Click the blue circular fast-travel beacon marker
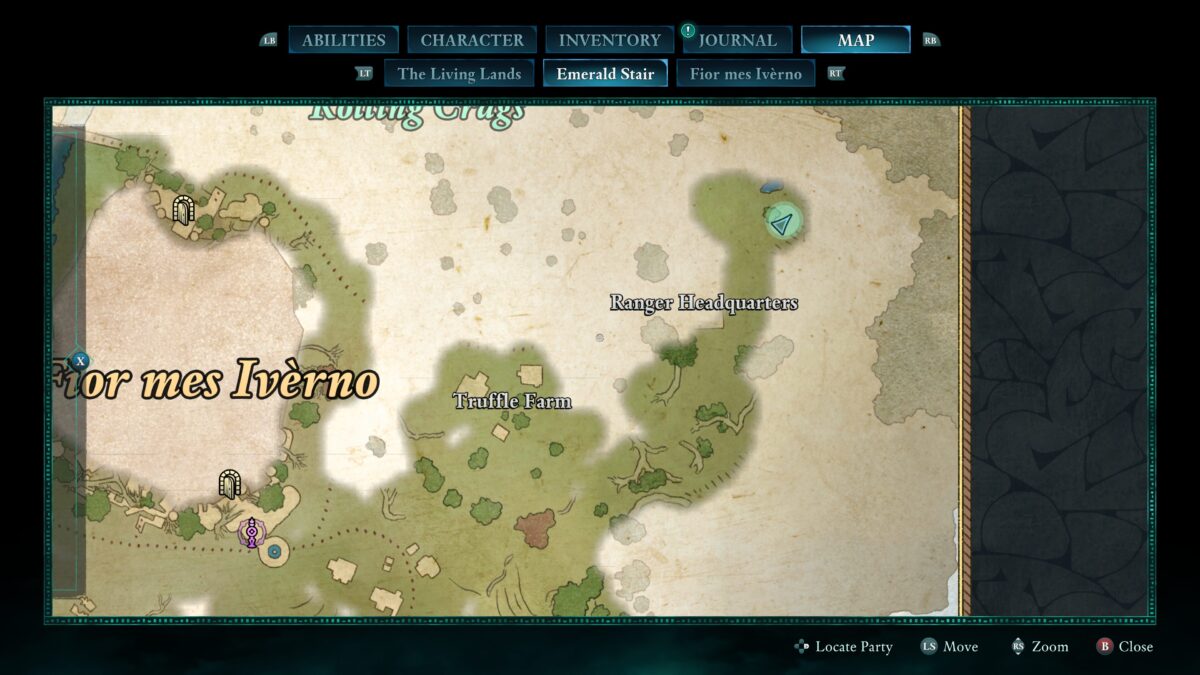Image resolution: width=1200 pixels, height=675 pixels. pos(274,551)
